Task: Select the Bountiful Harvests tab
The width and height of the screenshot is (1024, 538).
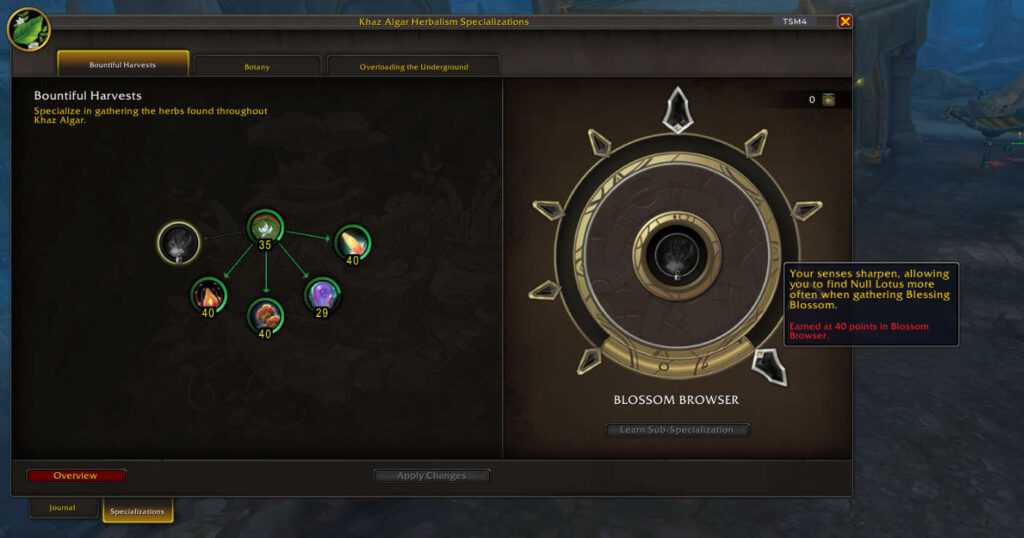Action: (x=123, y=65)
